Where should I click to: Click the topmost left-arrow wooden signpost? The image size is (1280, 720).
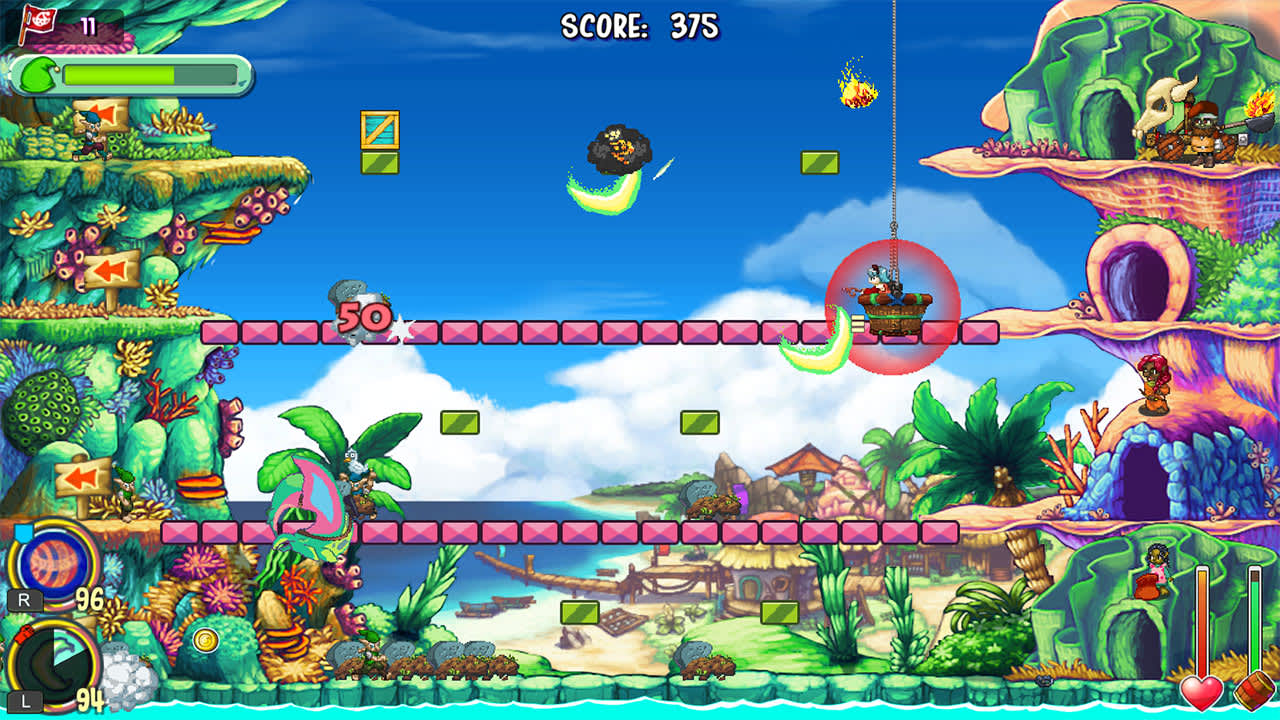(105, 113)
